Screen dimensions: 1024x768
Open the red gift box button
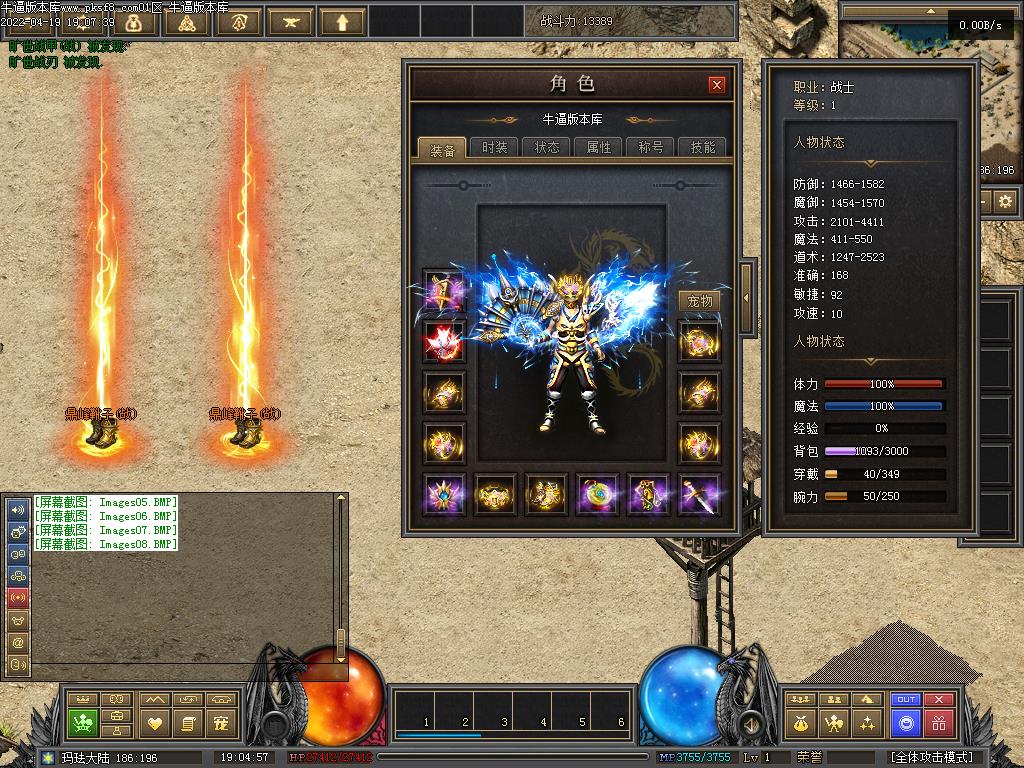click(938, 722)
